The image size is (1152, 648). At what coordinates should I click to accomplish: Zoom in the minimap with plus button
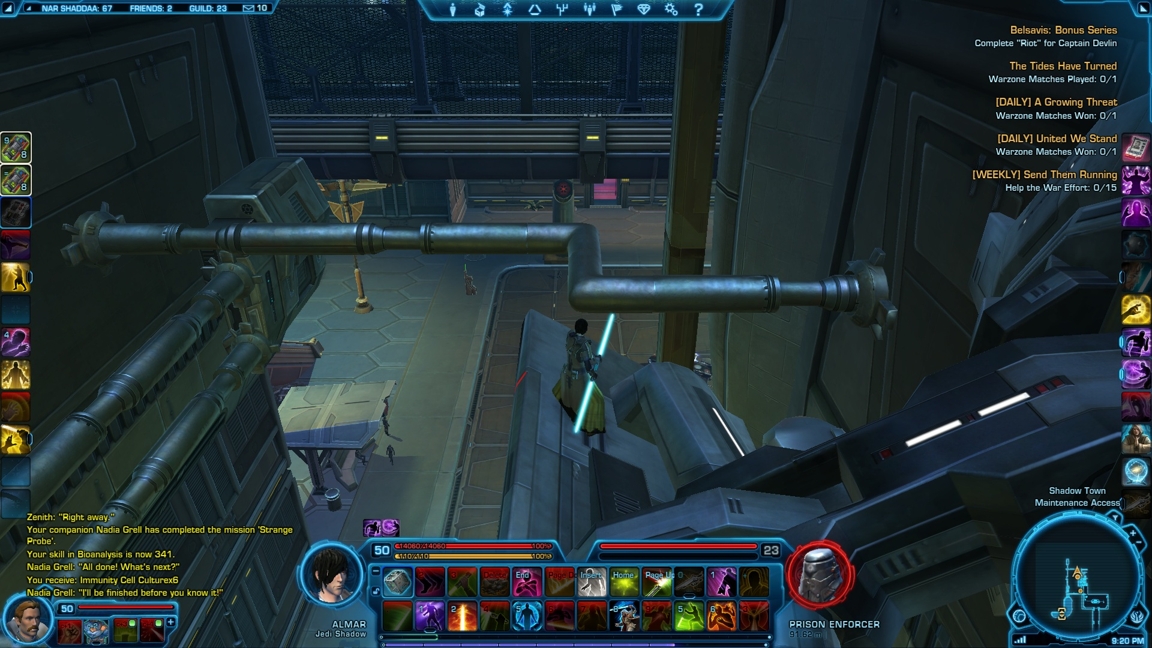pyautogui.click(x=1133, y=535)
